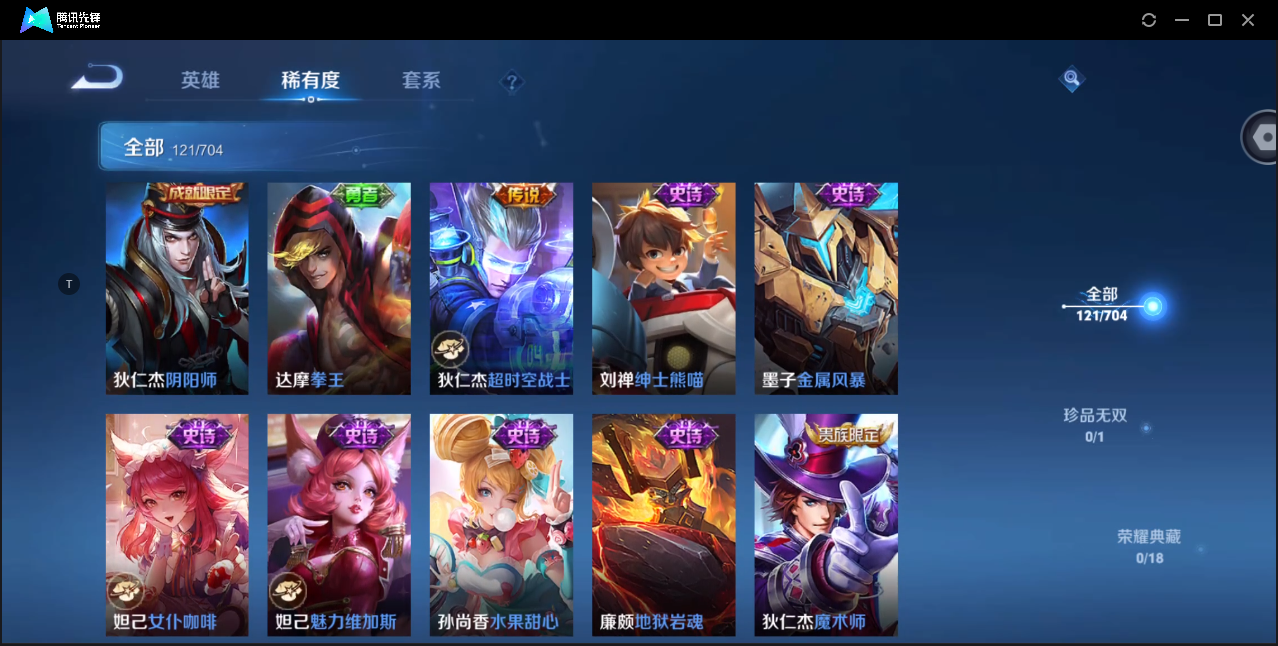Select the 狄仁杰 魔术师 skin card
The width and height of the screenshot is (1278, 646).
click(x=826, y=525)
